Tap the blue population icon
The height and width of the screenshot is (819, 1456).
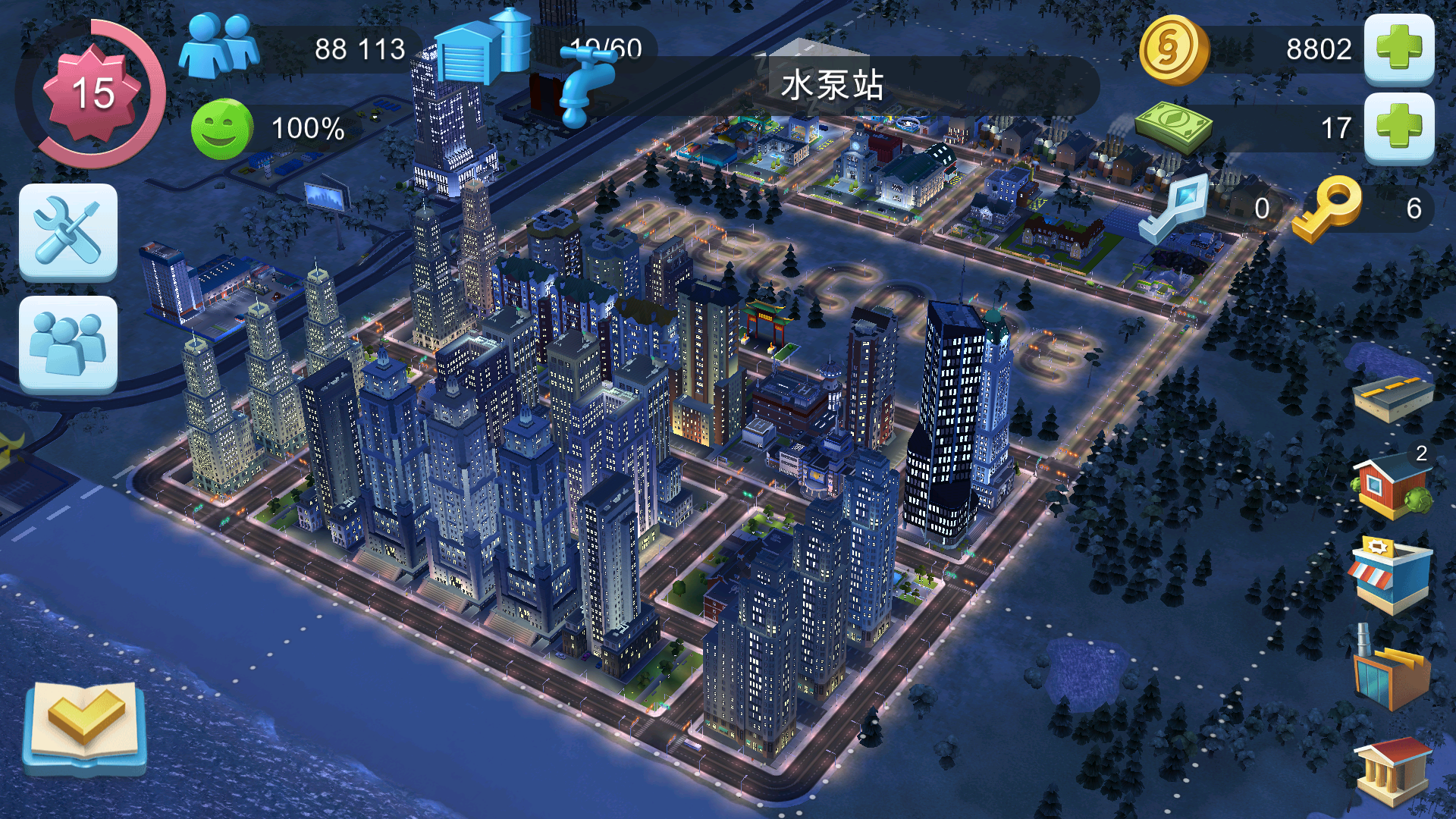(219, 47)
